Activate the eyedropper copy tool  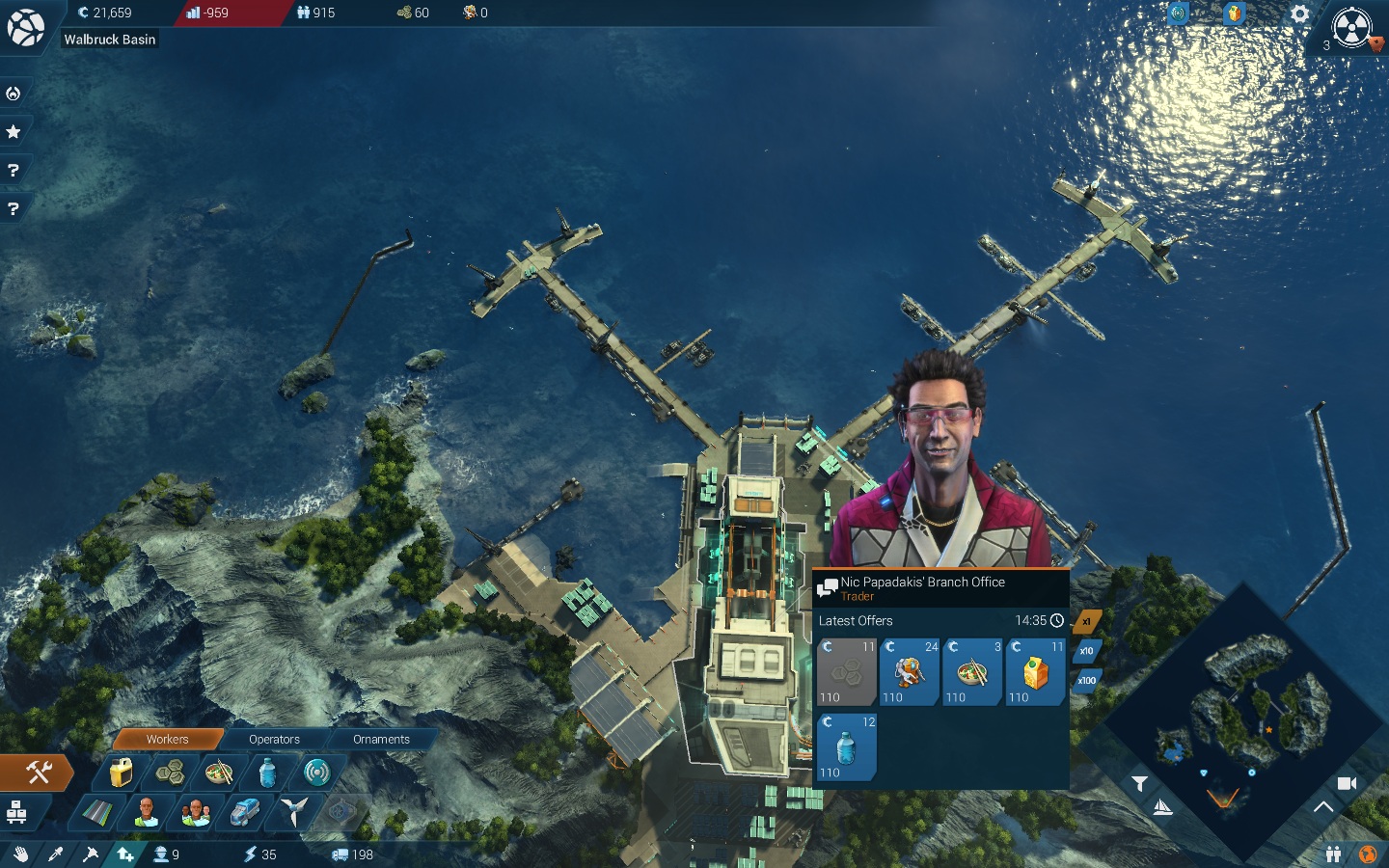(x=55, y=854)
